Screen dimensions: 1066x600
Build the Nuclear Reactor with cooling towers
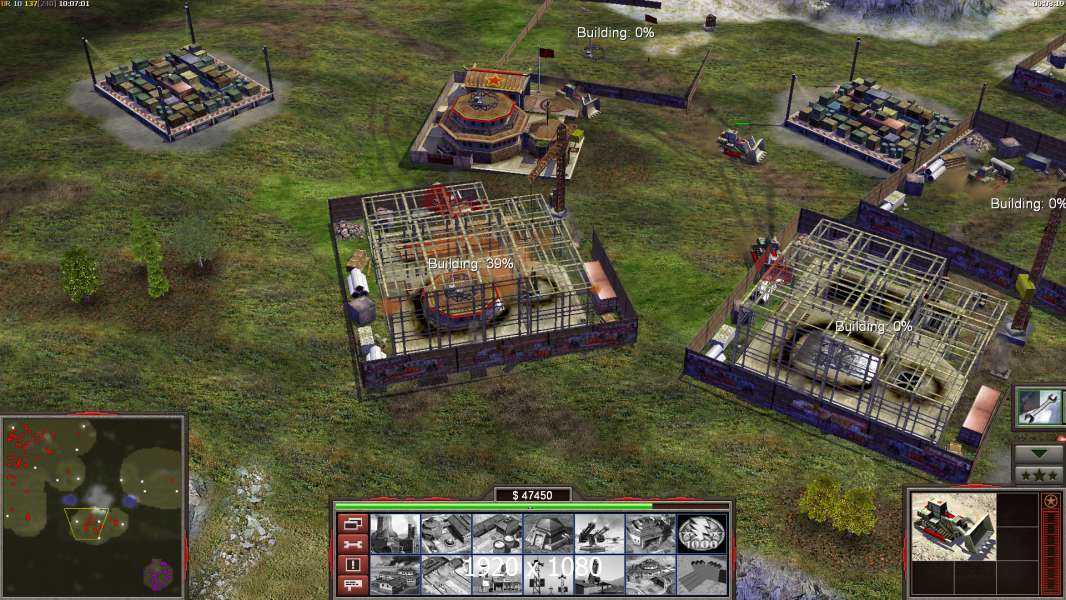[x=395, y=534]
